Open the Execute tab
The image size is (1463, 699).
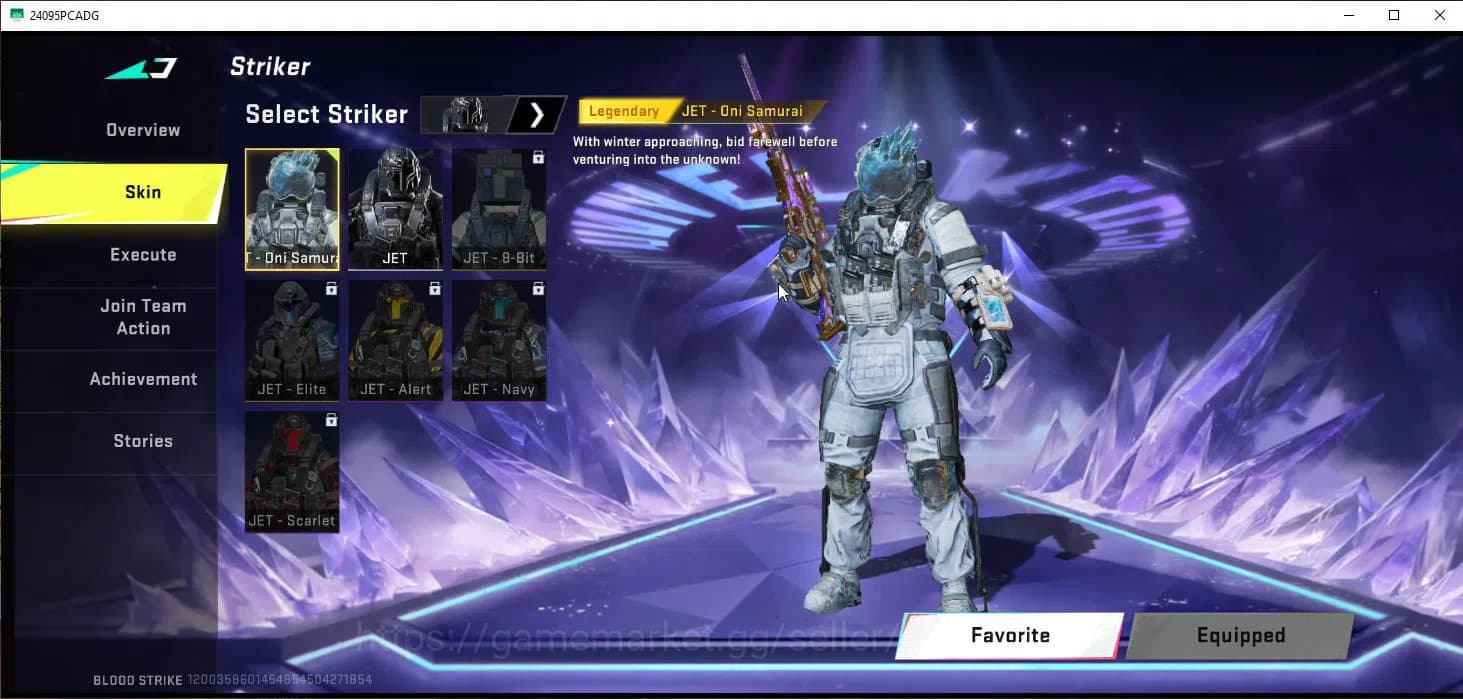coord(143,255)
